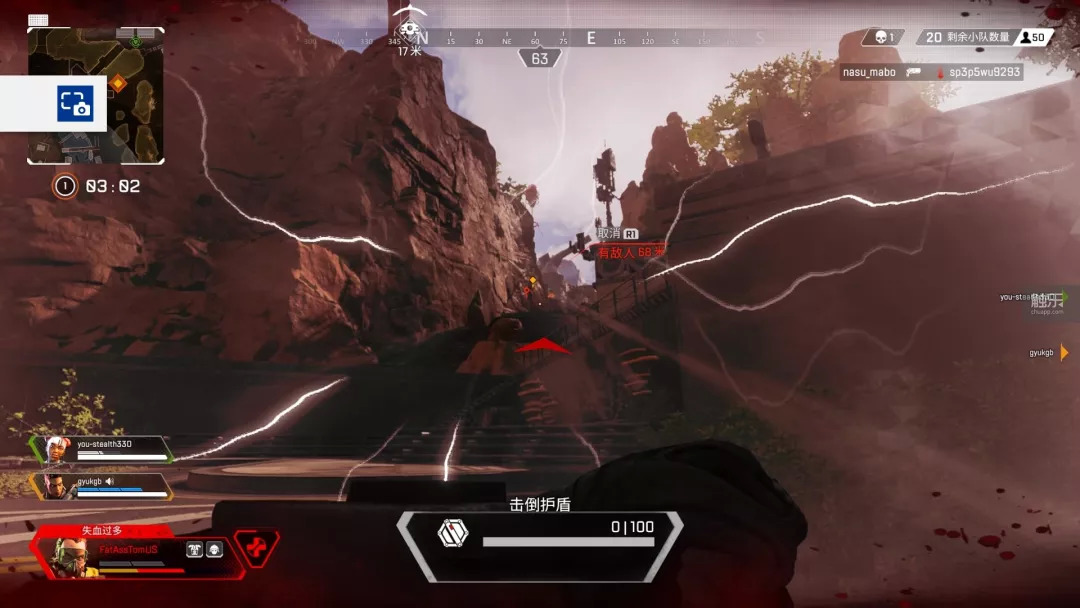1080x608 pixels.
Task: Click the screenshot capture overlay icon
Action: (75, 104)
